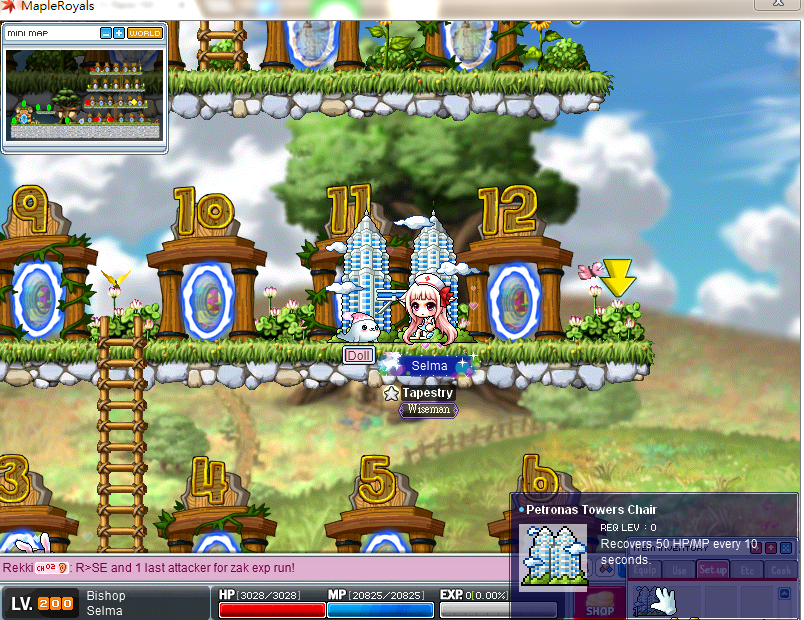Close the item inventory window
This screenshot has width=804, height=620.
click(x=785, y=547)
